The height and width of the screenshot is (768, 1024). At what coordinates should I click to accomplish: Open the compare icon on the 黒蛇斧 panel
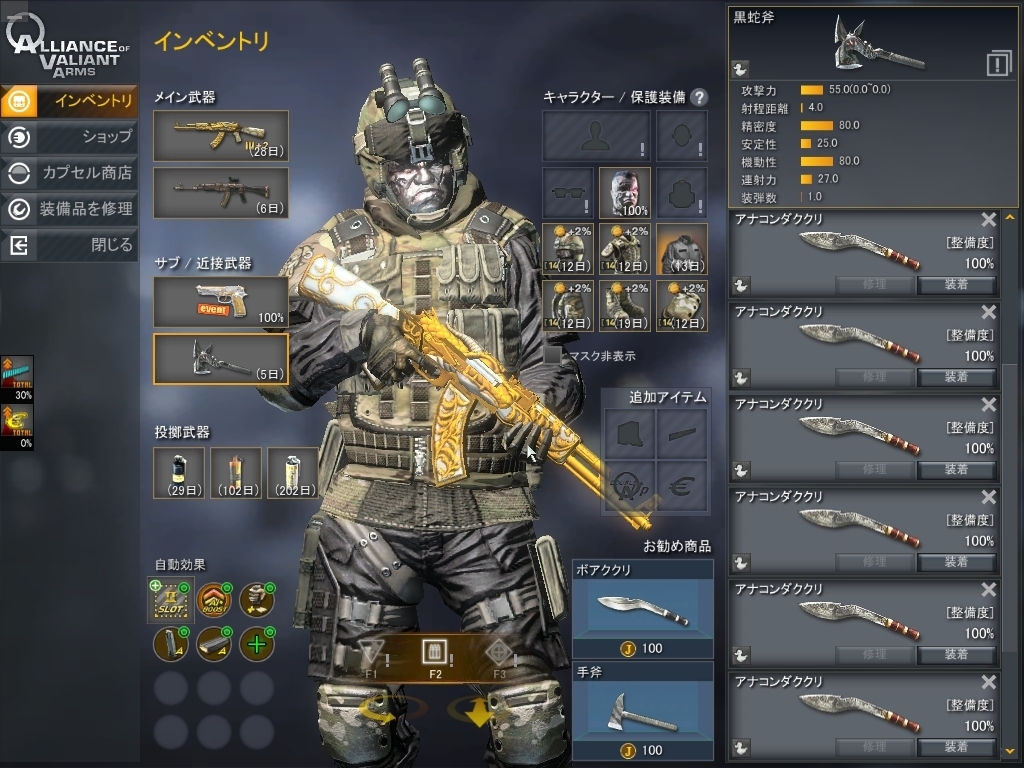pos(998,64)
